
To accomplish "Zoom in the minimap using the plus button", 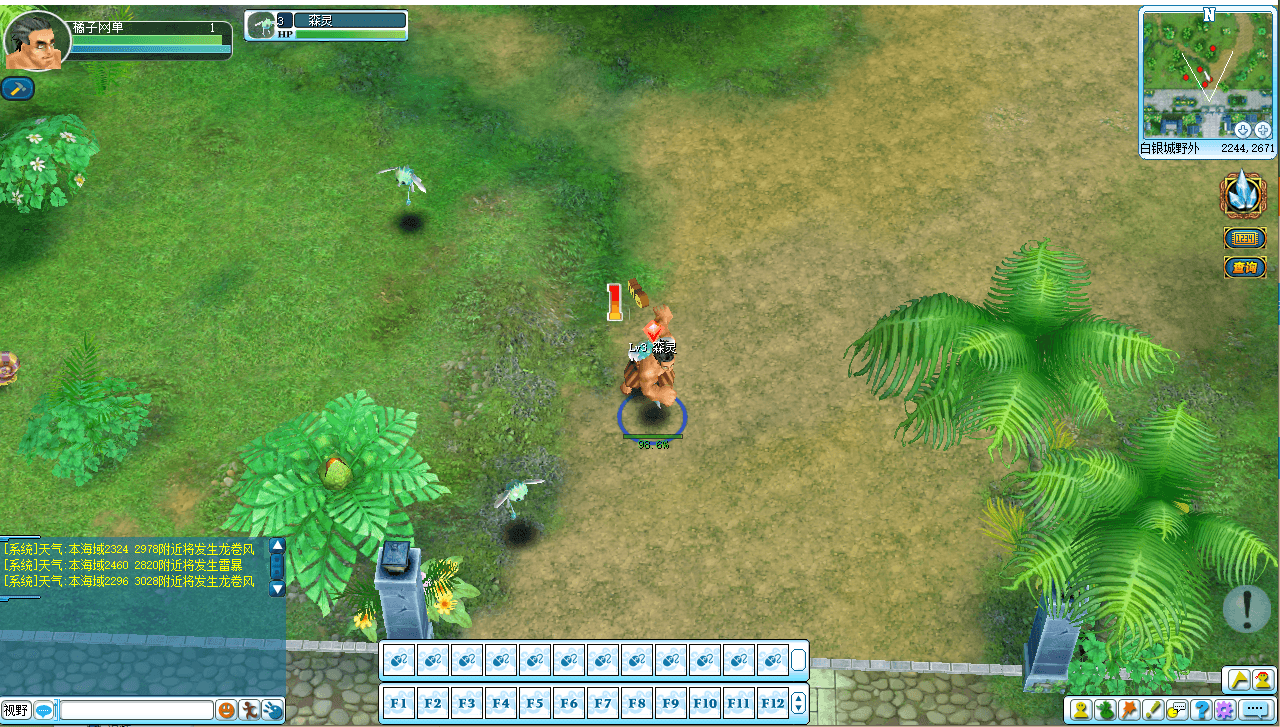I will pos(1263,129).
